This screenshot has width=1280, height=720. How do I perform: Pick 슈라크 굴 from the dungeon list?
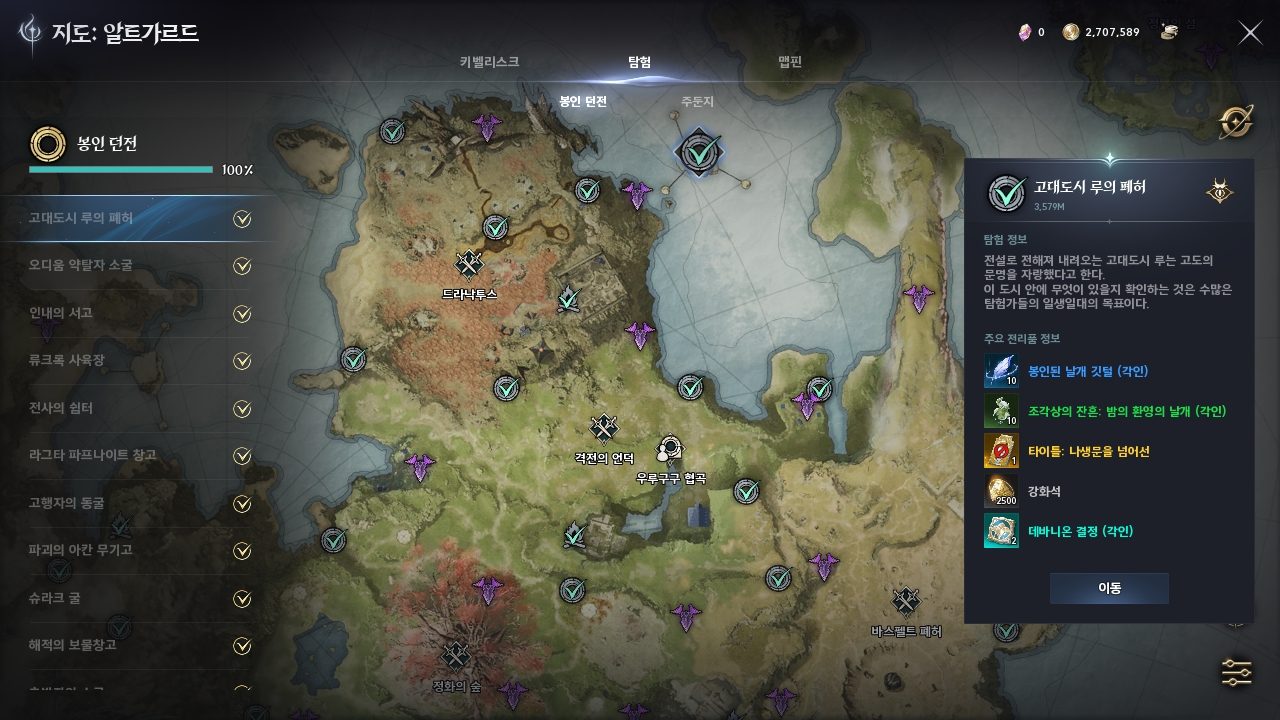click(138, 598)
